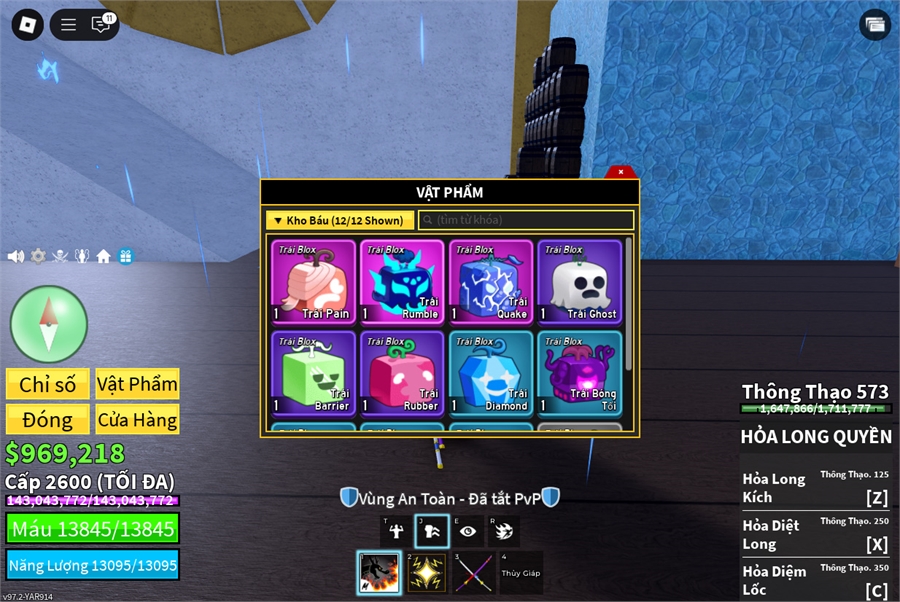The width and height of the screenshot is (900, 602).
Task: Choose the Trái Quake fruit
Action: pos(490,282)
